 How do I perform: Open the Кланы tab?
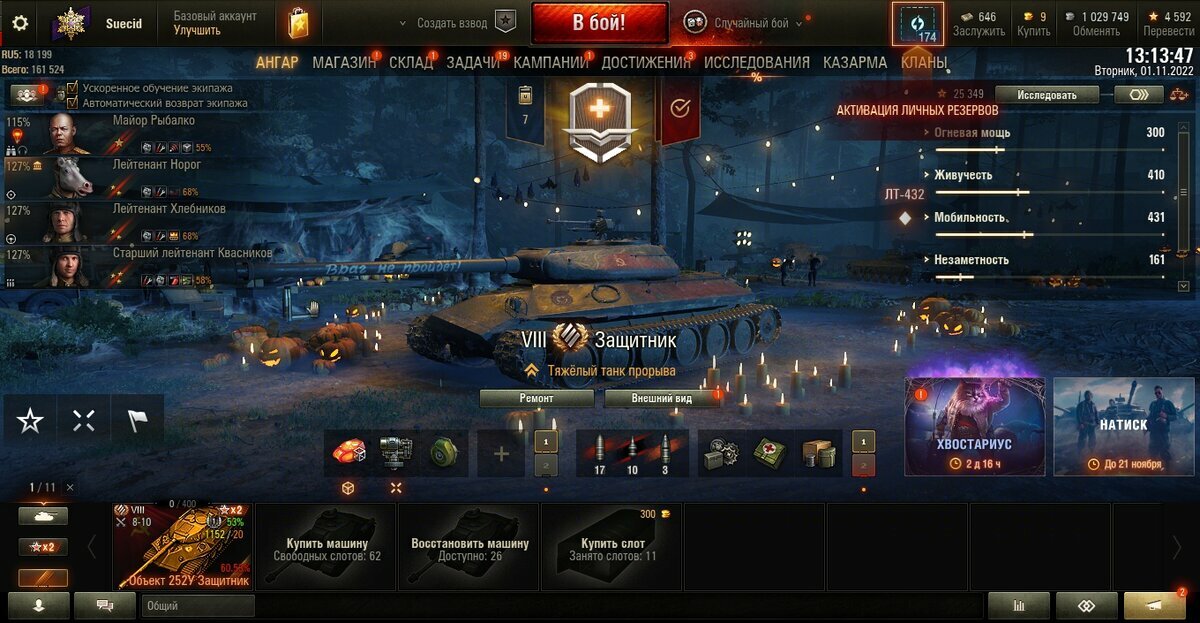[x=924, y=62]
